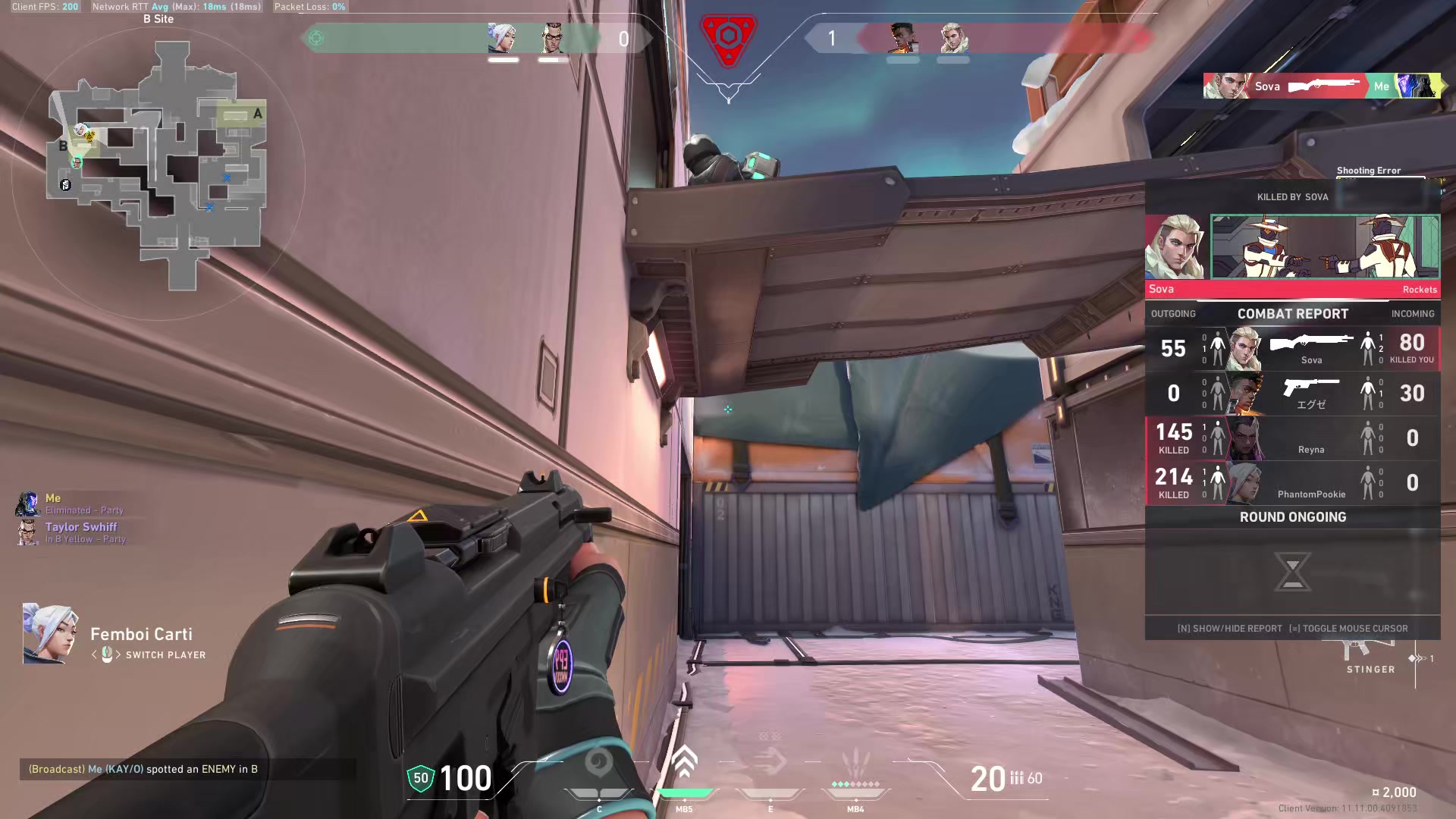Expand the Shooting Error panel
This screenshot has width=1456, height=819.
point(1369,170)
